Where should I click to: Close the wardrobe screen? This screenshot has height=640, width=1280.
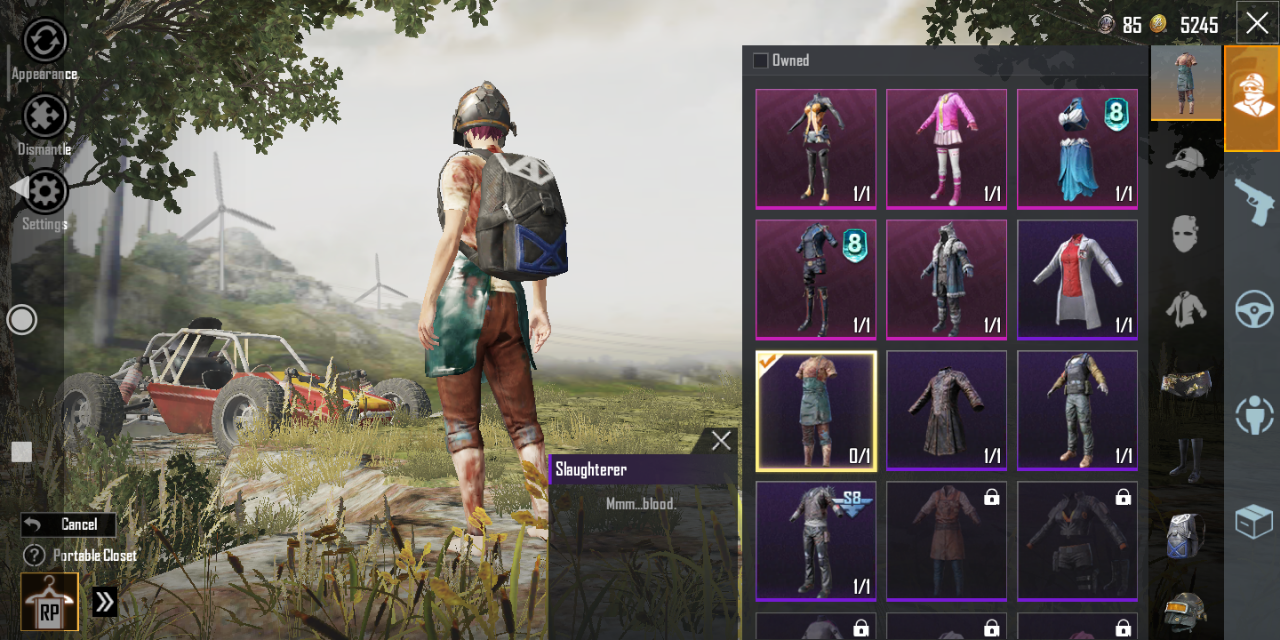coord(1256,23)
